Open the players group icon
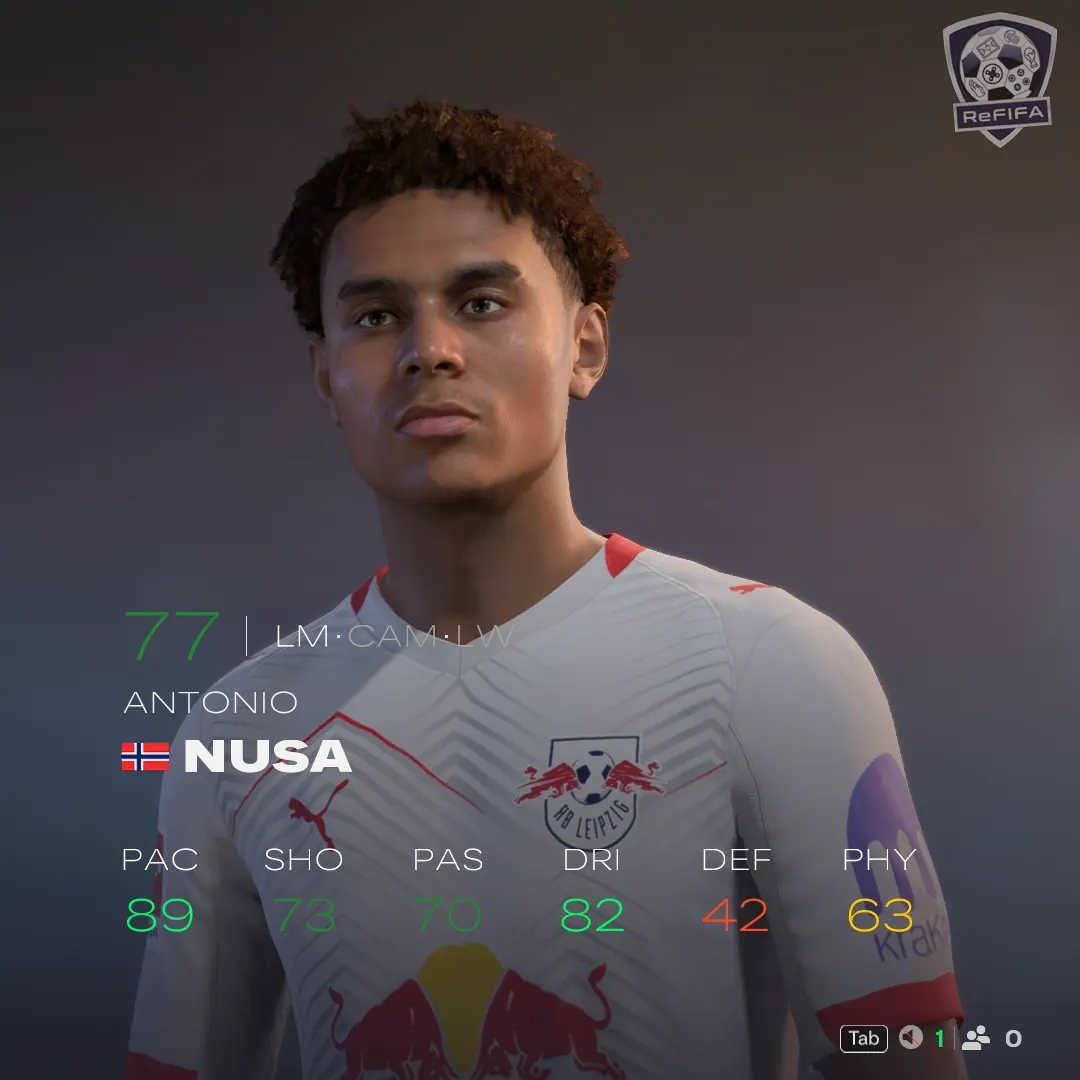The width and height of the screenshot is (1080, 1080). [976, 1038]
